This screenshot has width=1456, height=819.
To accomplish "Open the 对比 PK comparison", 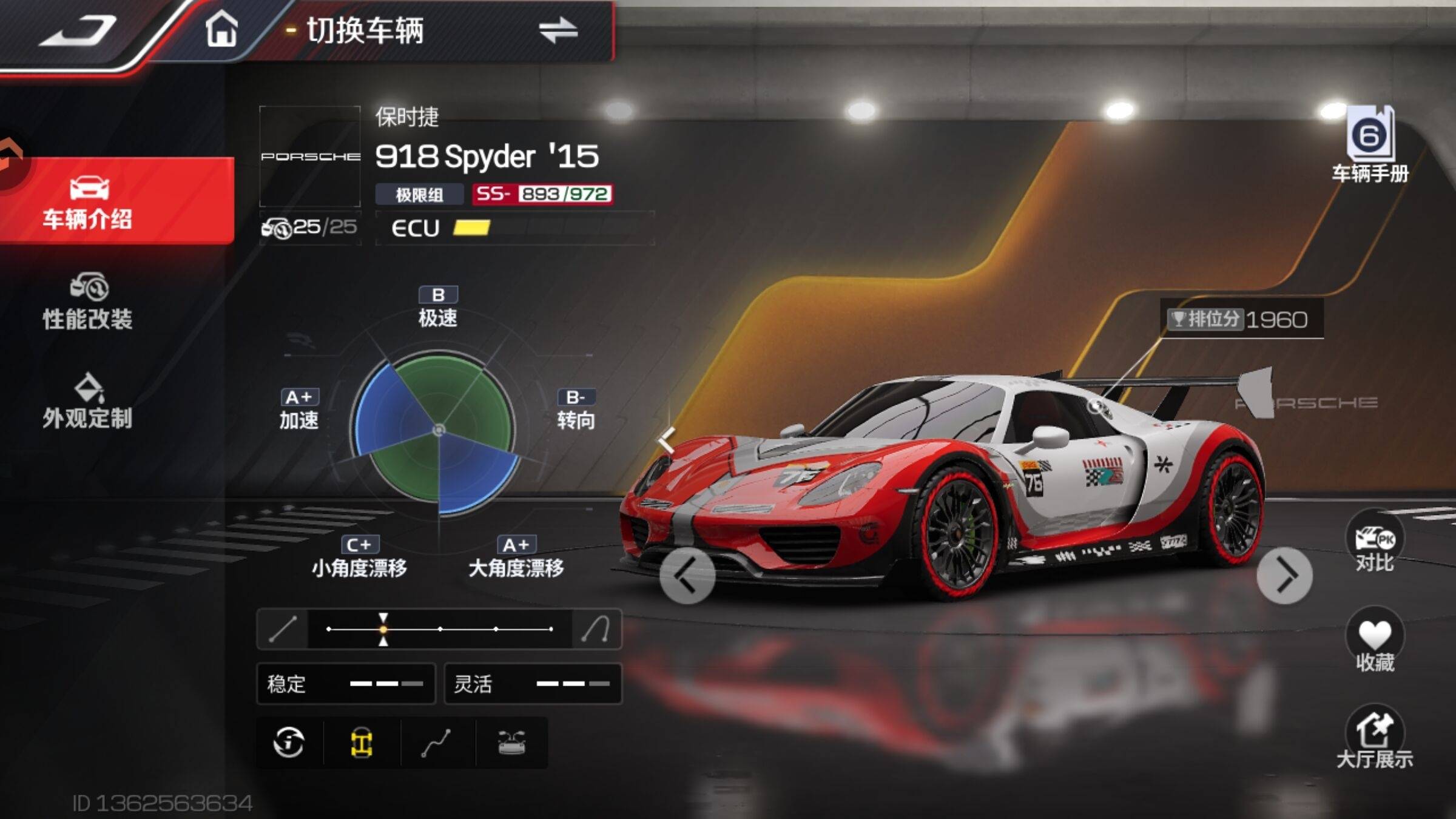I will [x=1375, y=545].
